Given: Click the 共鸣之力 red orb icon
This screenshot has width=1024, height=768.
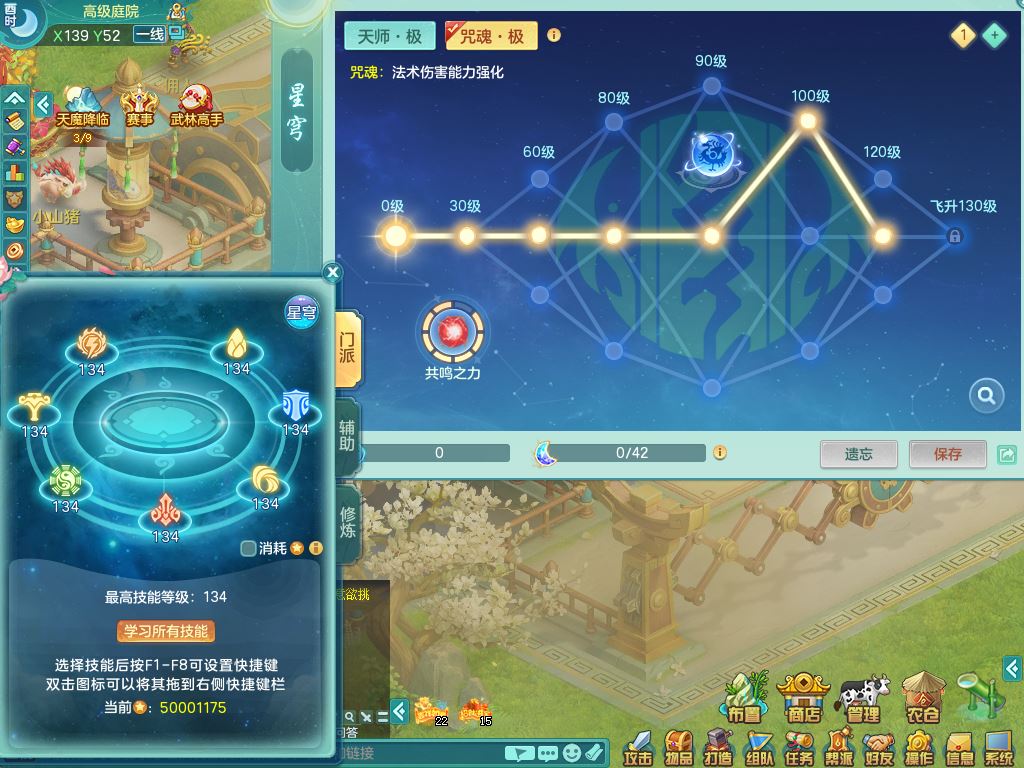Looking at the screenshot, I should (x=453, y=331).
